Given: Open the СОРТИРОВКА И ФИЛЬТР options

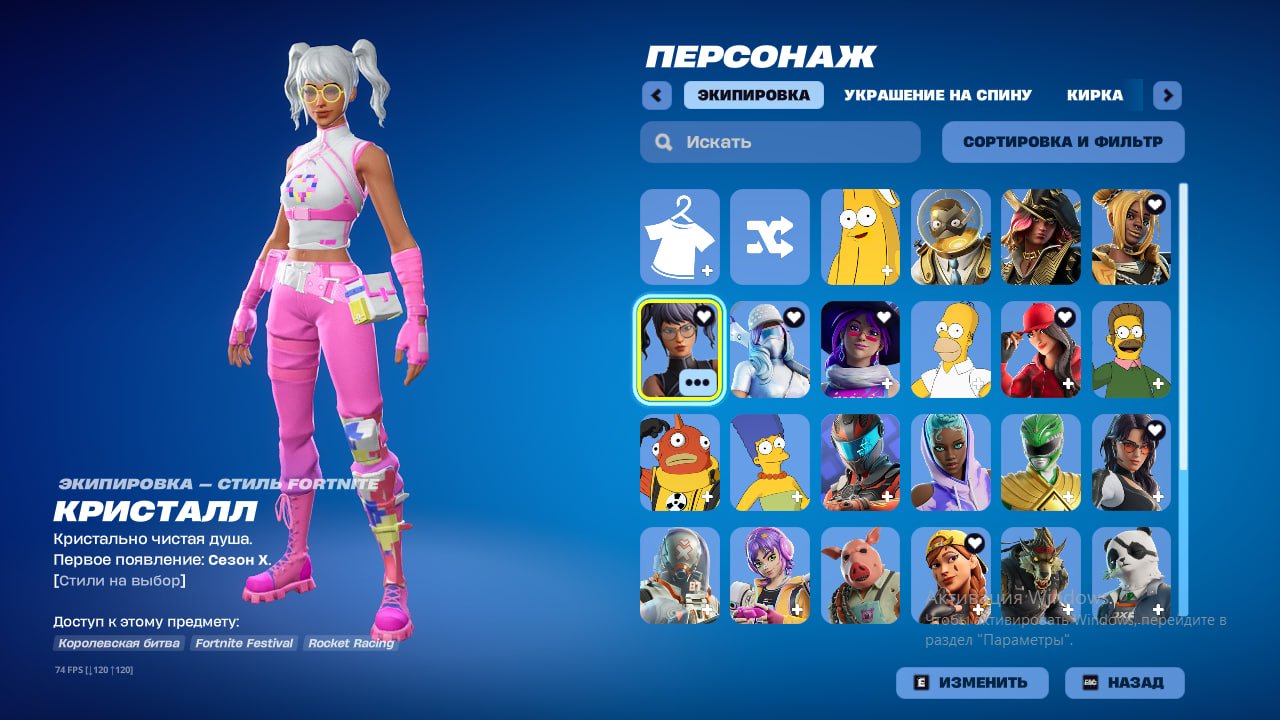Looking at the screenshot, I should point(1061,141).
